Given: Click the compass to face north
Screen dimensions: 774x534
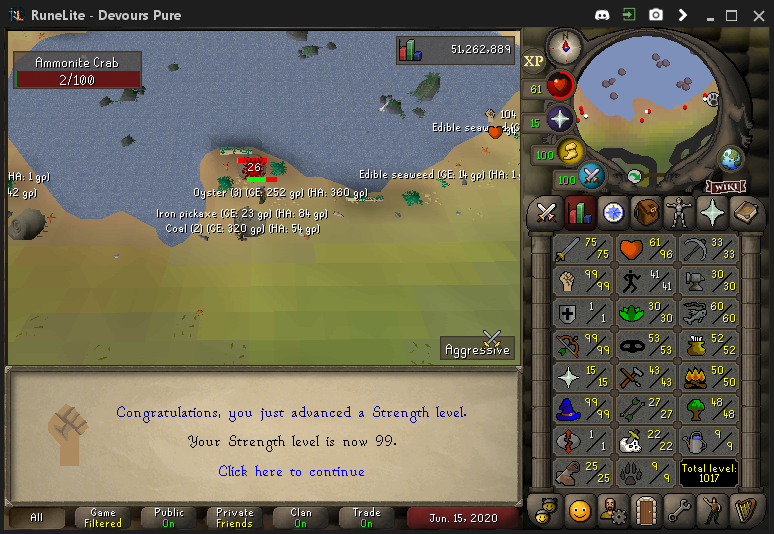Looking at the screenshot, I should click(x=565, y=44).
